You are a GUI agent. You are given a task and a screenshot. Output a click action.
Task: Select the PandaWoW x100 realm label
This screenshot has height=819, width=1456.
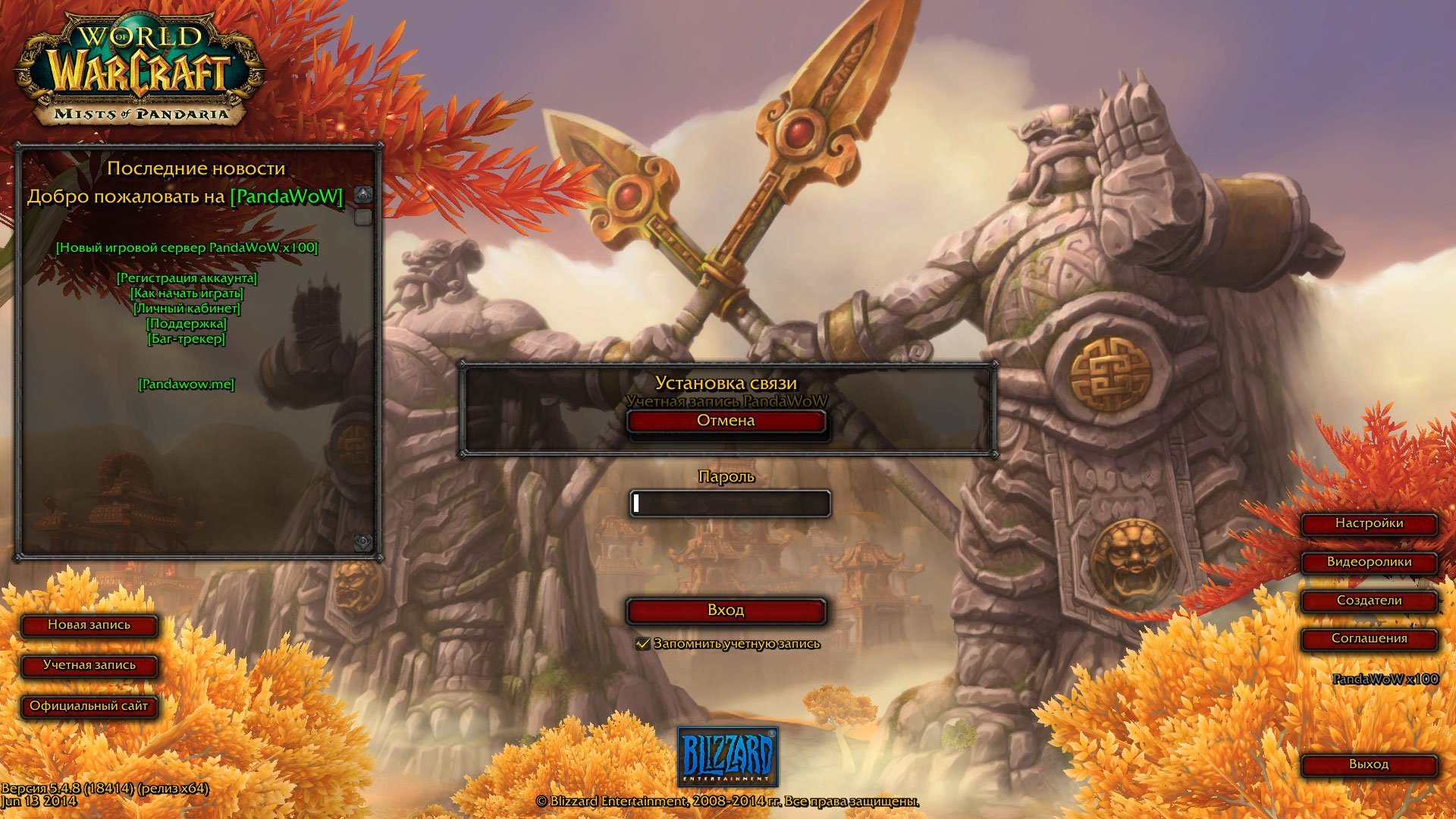[x=1385, y=679]
